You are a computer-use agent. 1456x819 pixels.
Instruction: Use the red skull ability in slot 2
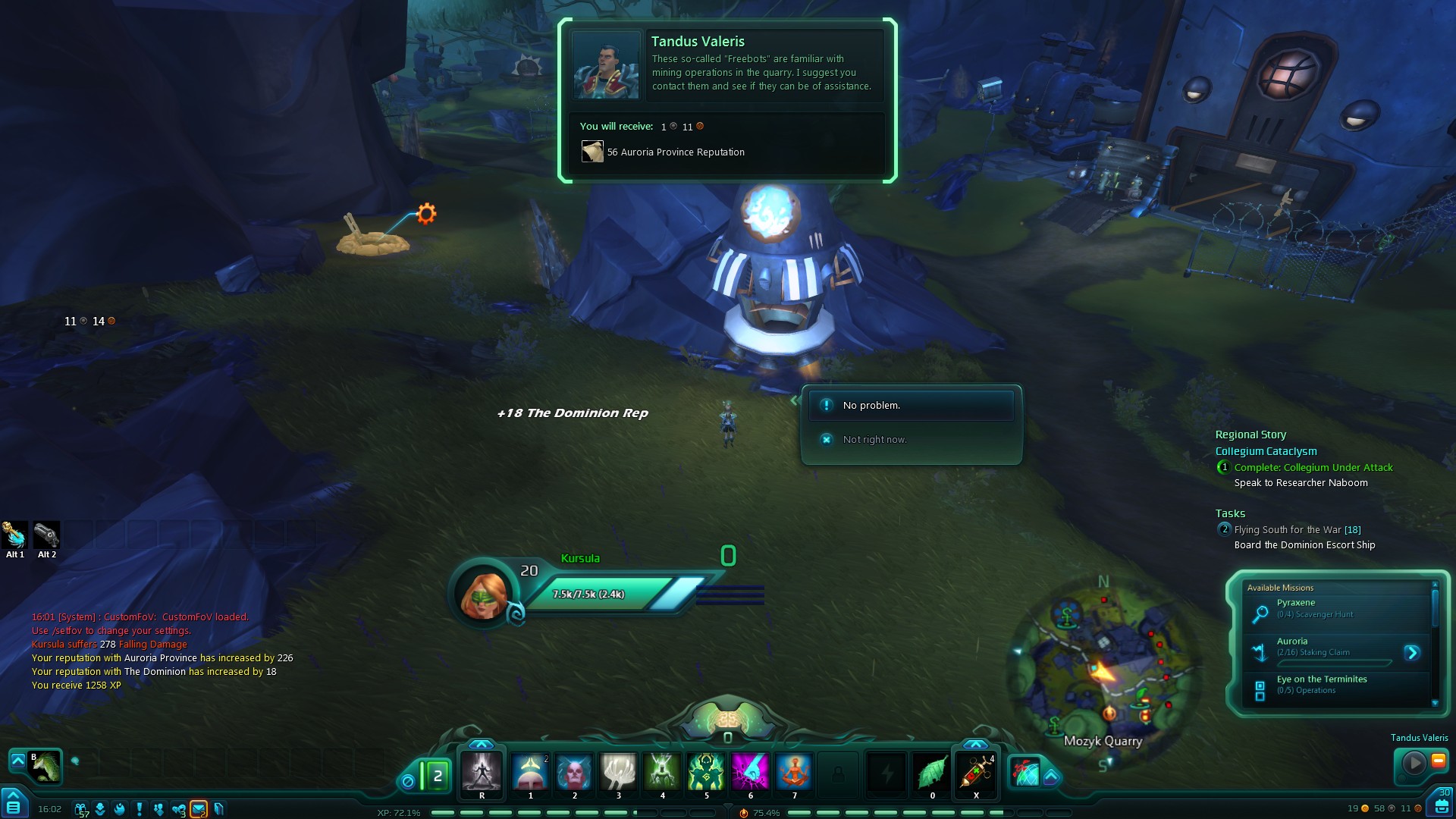point(574,772)
